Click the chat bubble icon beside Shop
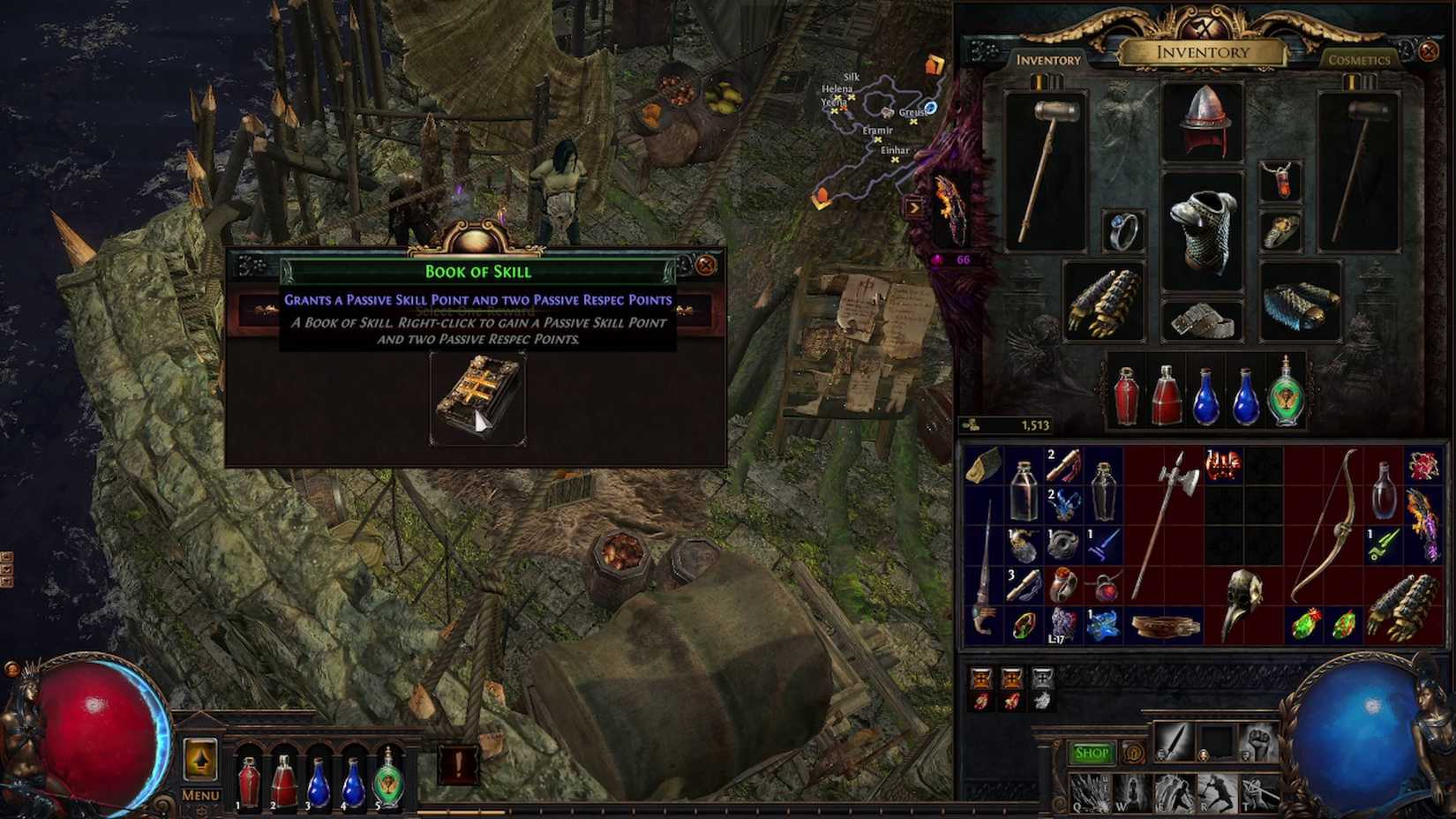The image size is (1456, 819). 1135,752
